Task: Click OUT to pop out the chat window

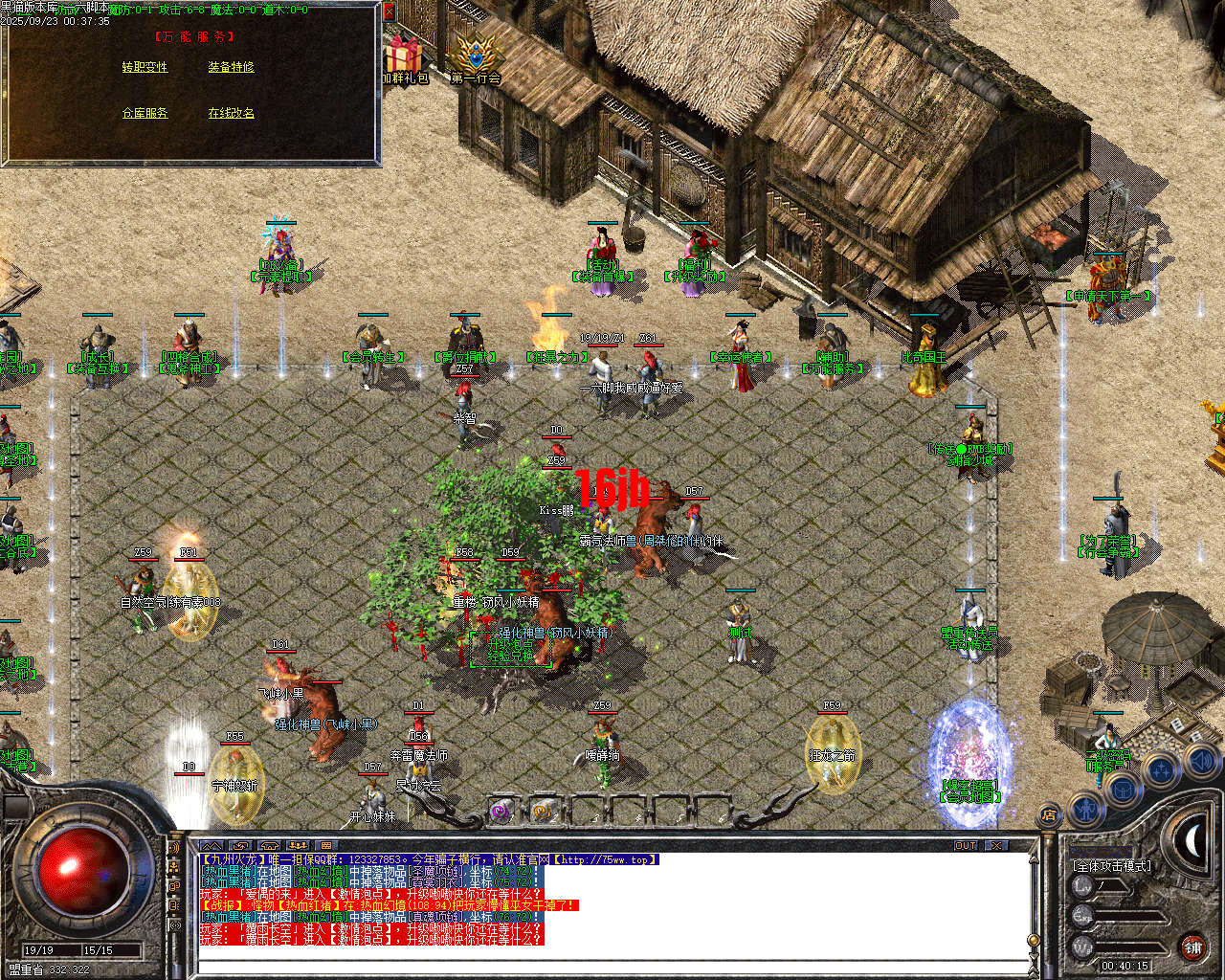Action: coord(968,845)
